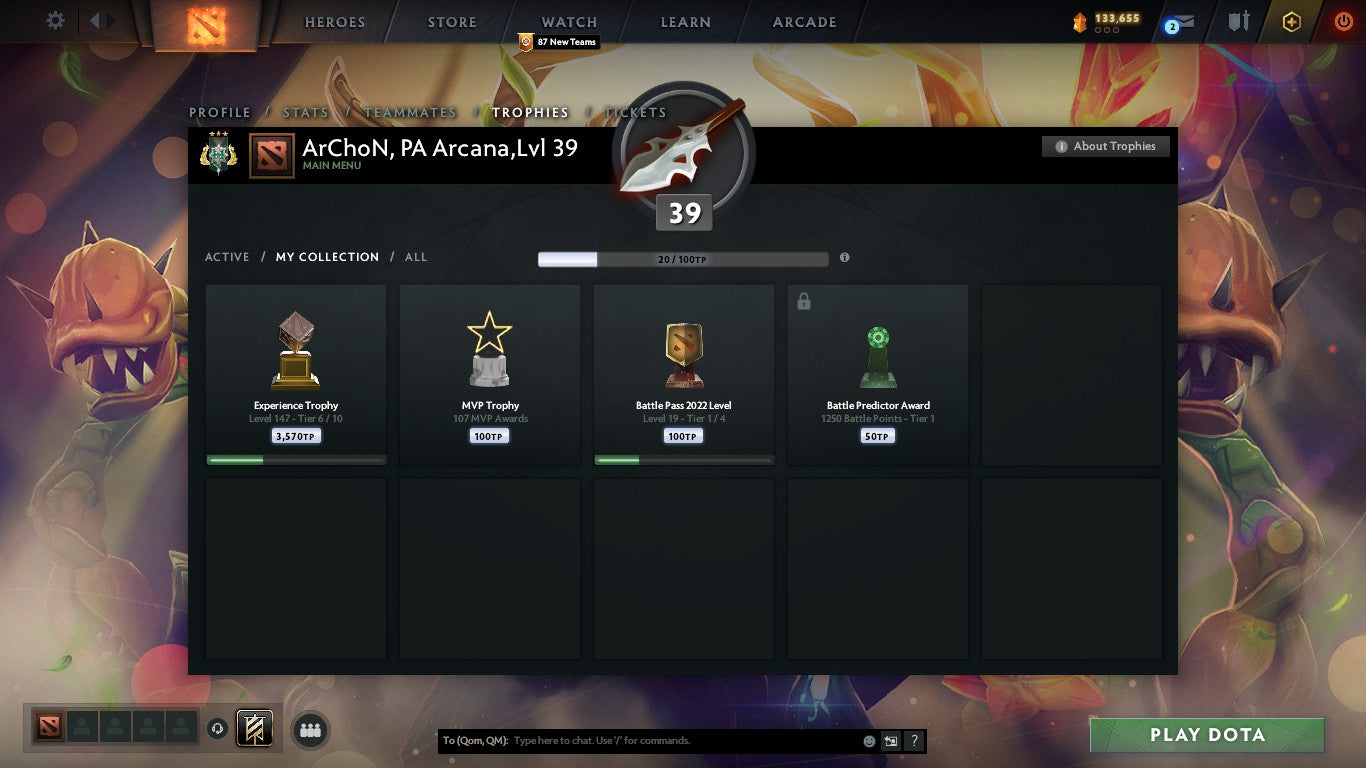Open the WATCH menu item
This screenshot has height=768, width=1366.
pyautogui.click(x=568, y=21)
